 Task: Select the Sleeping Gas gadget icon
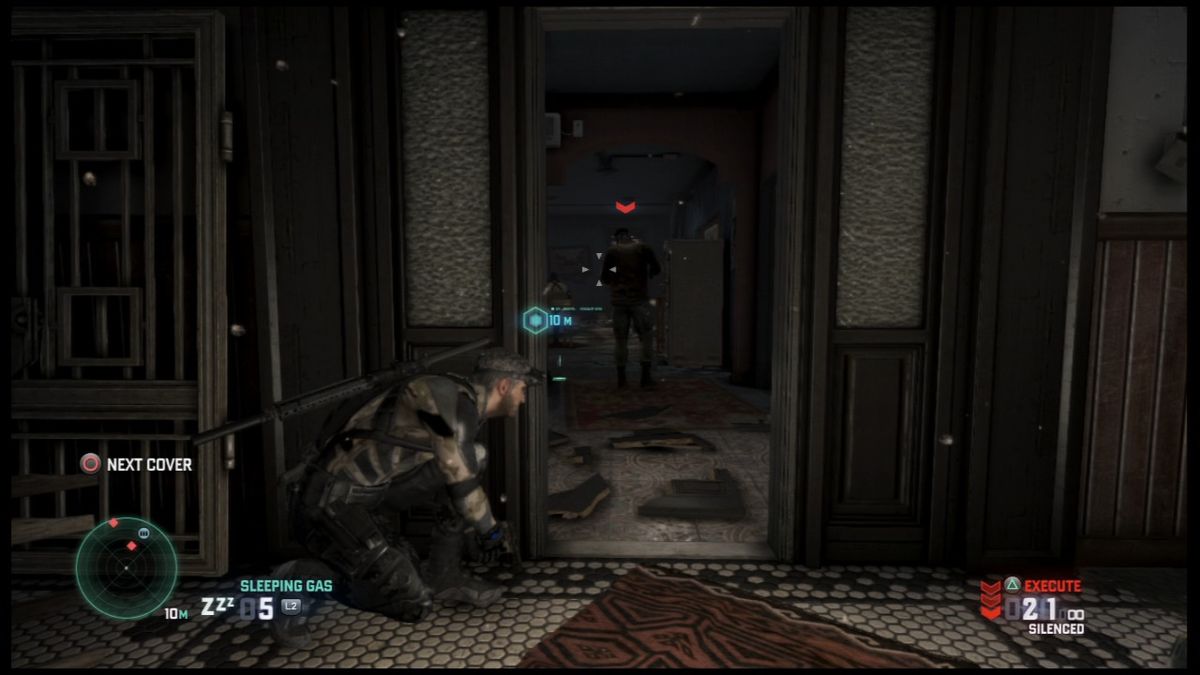coord(215,607)
